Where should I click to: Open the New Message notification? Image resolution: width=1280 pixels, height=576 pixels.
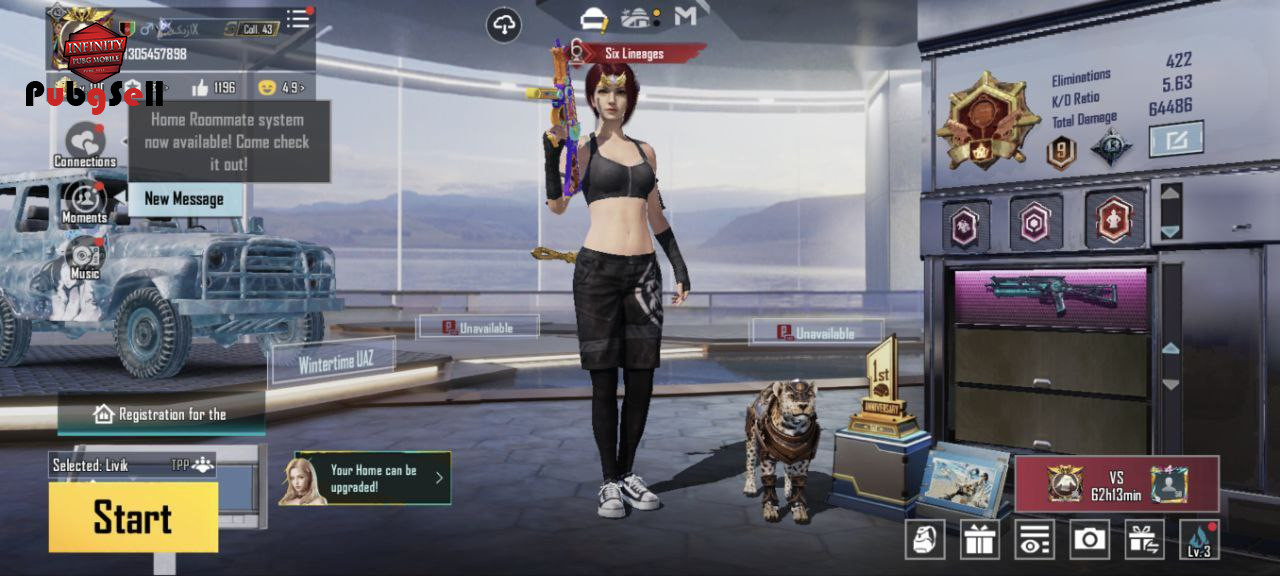click(x=184, y=199)
